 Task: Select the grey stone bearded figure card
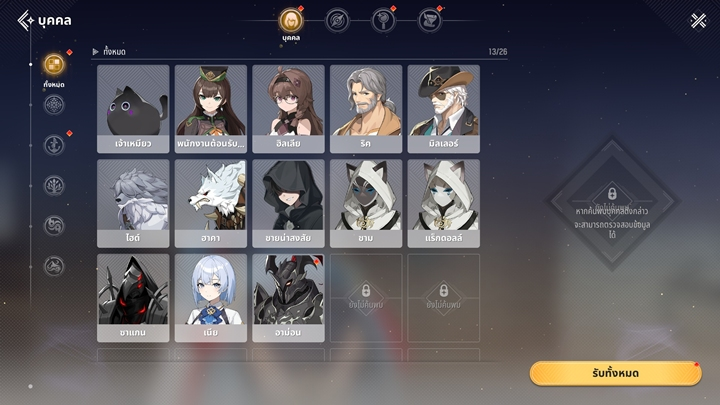[x=133, y=202]
